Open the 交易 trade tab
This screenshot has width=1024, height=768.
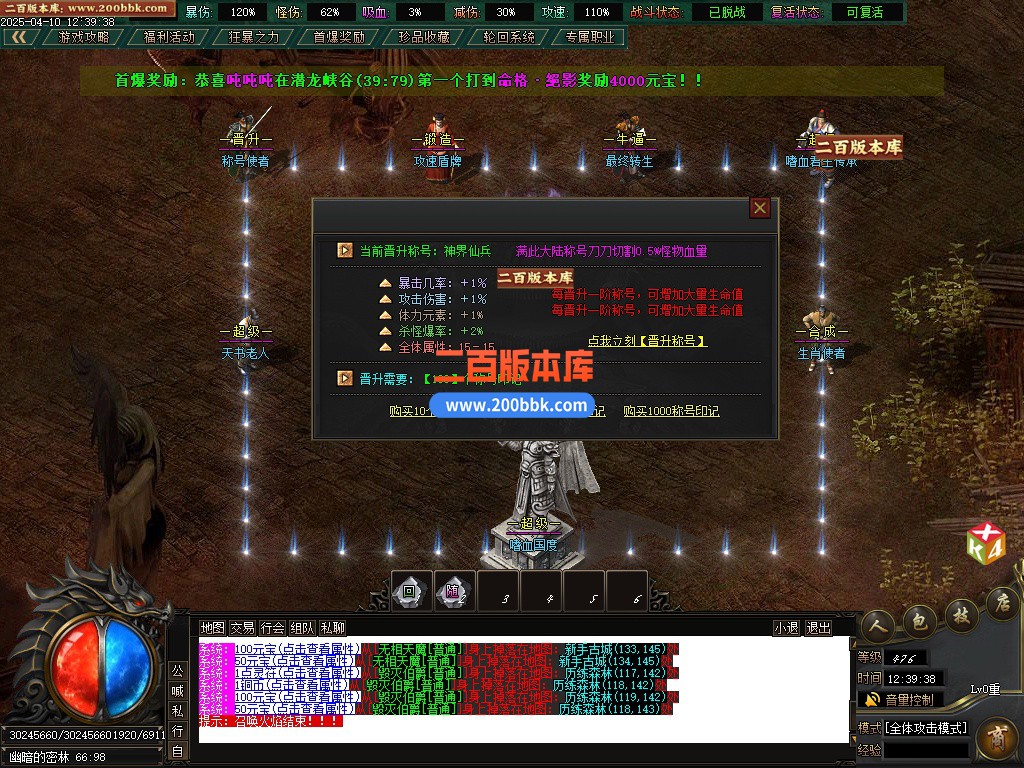click(242, 628)
